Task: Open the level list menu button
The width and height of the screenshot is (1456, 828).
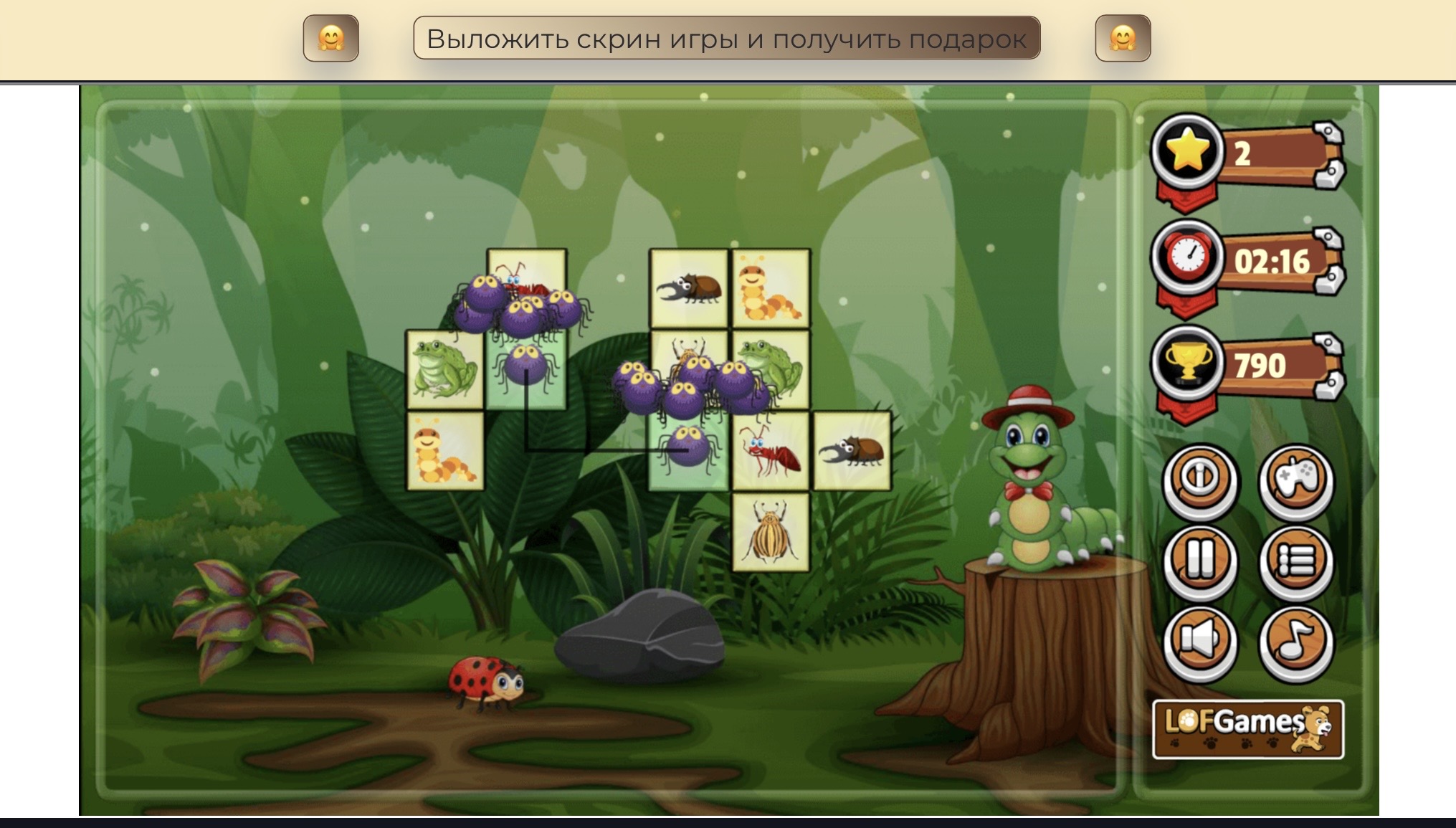Action: click(x=1296, y=561)
